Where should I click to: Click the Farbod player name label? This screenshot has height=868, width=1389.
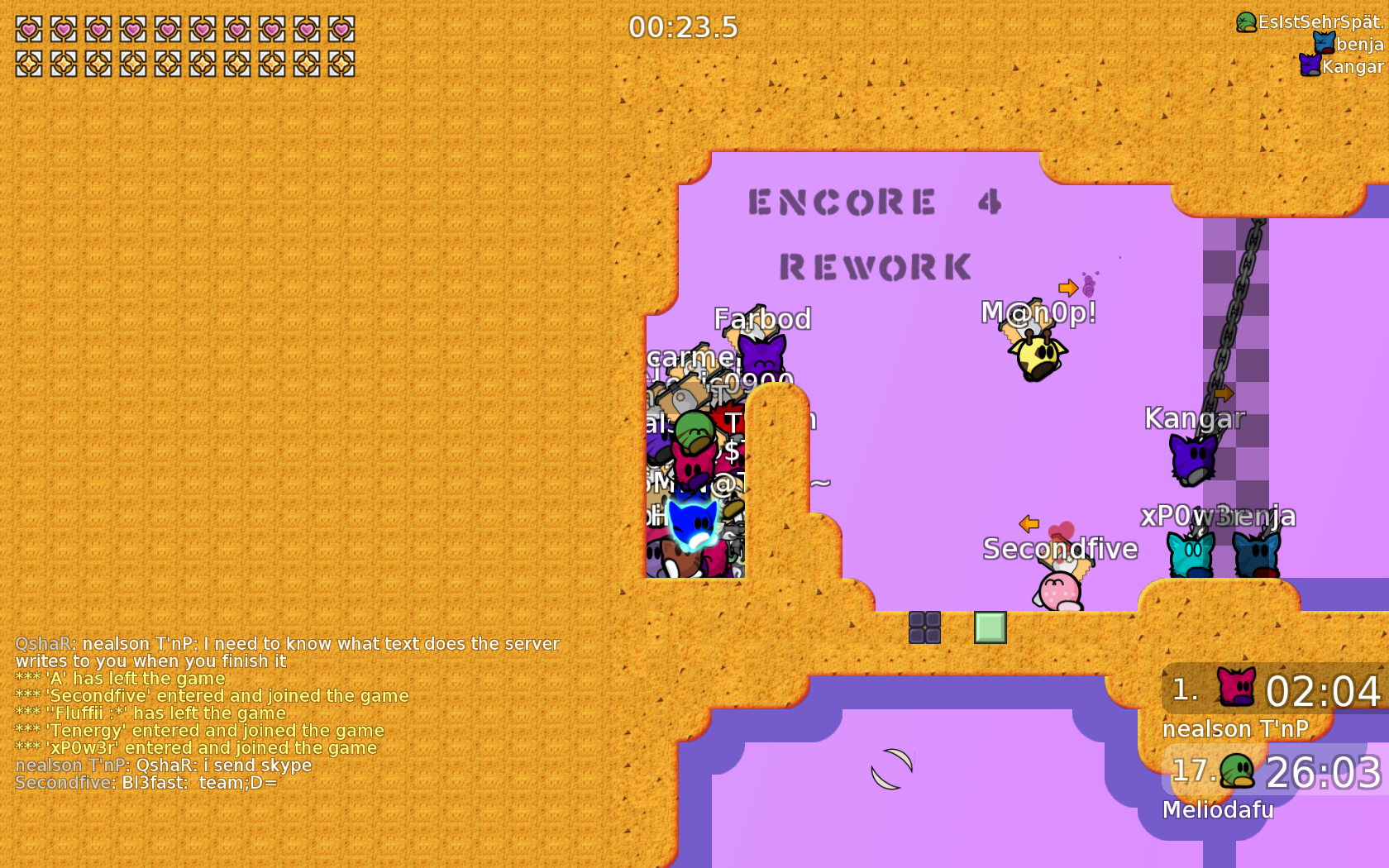761,318
